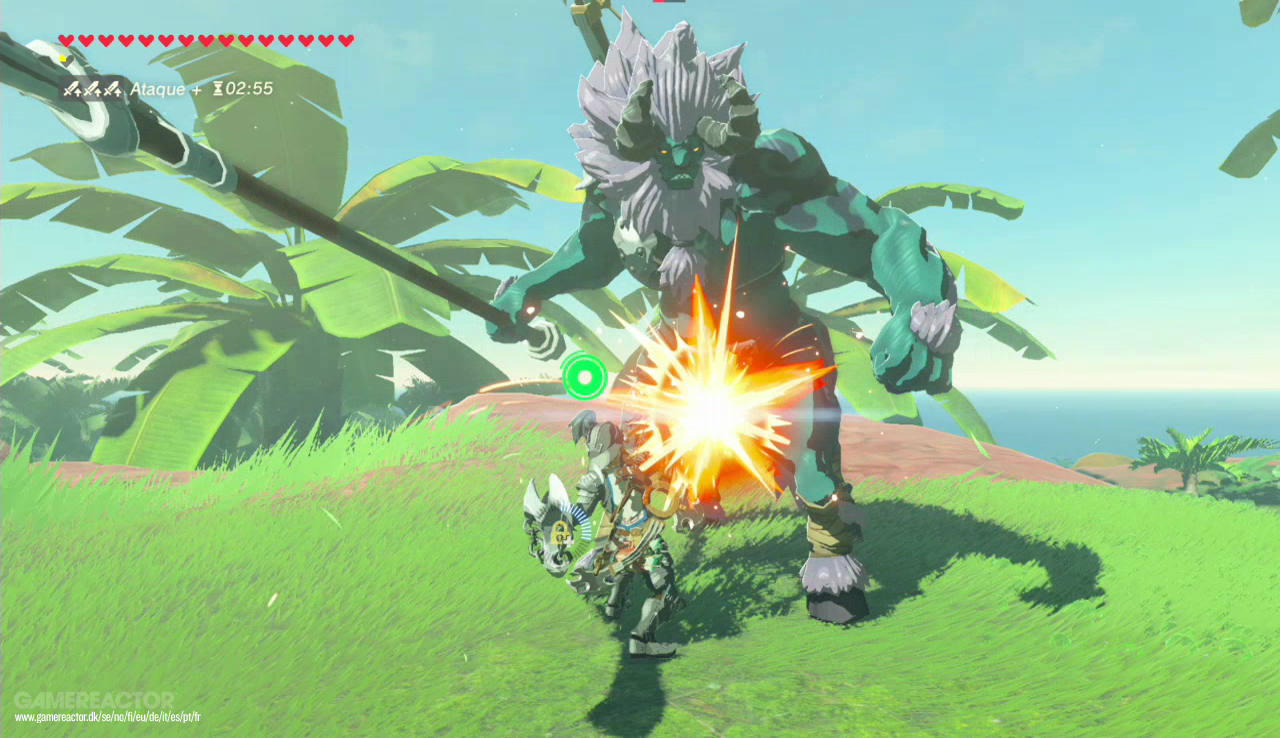The image size is (1280, 738).
Task: Select the third attack-up sword icon
Action: 115,89
